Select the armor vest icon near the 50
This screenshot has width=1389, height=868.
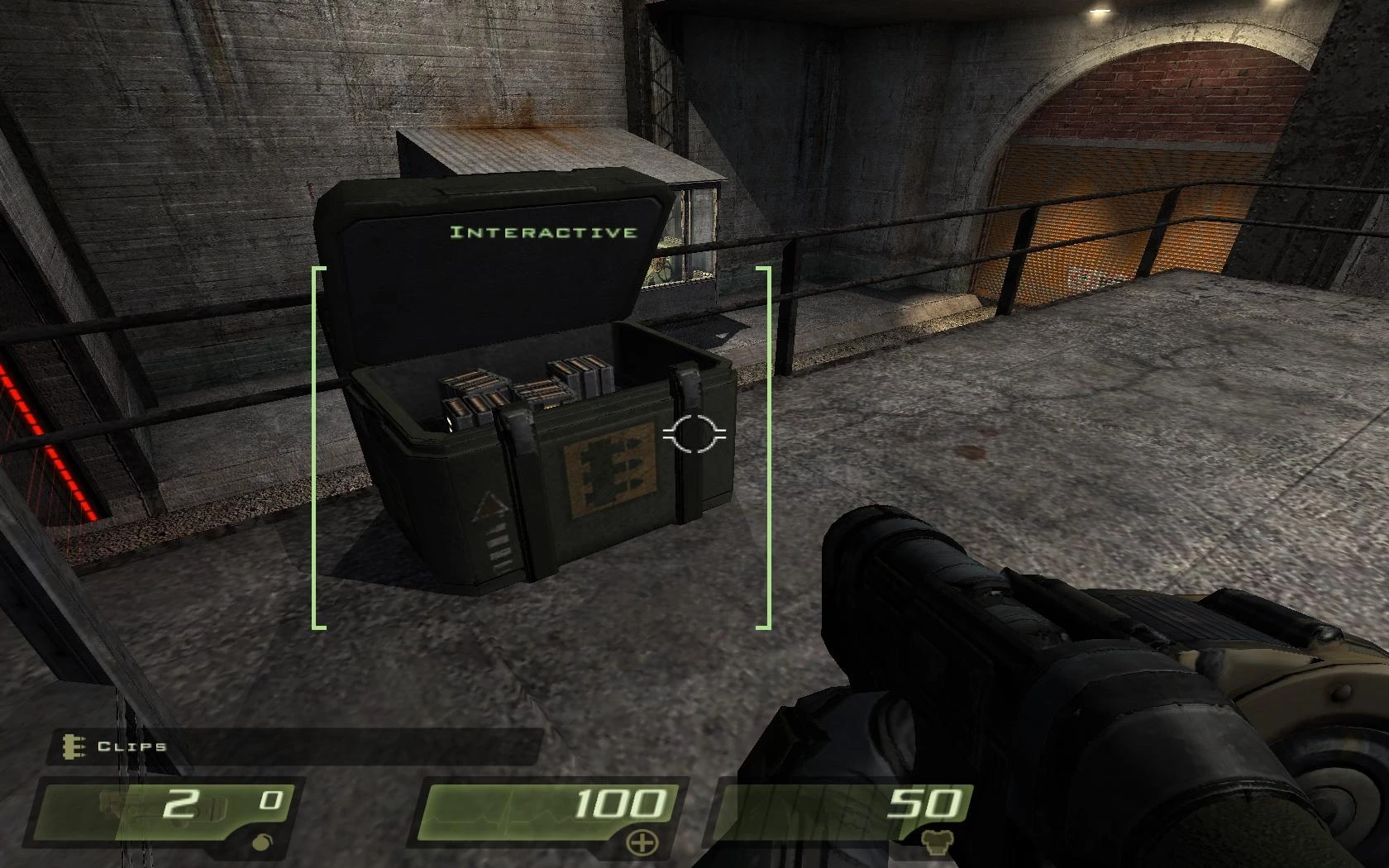point(937,839)
